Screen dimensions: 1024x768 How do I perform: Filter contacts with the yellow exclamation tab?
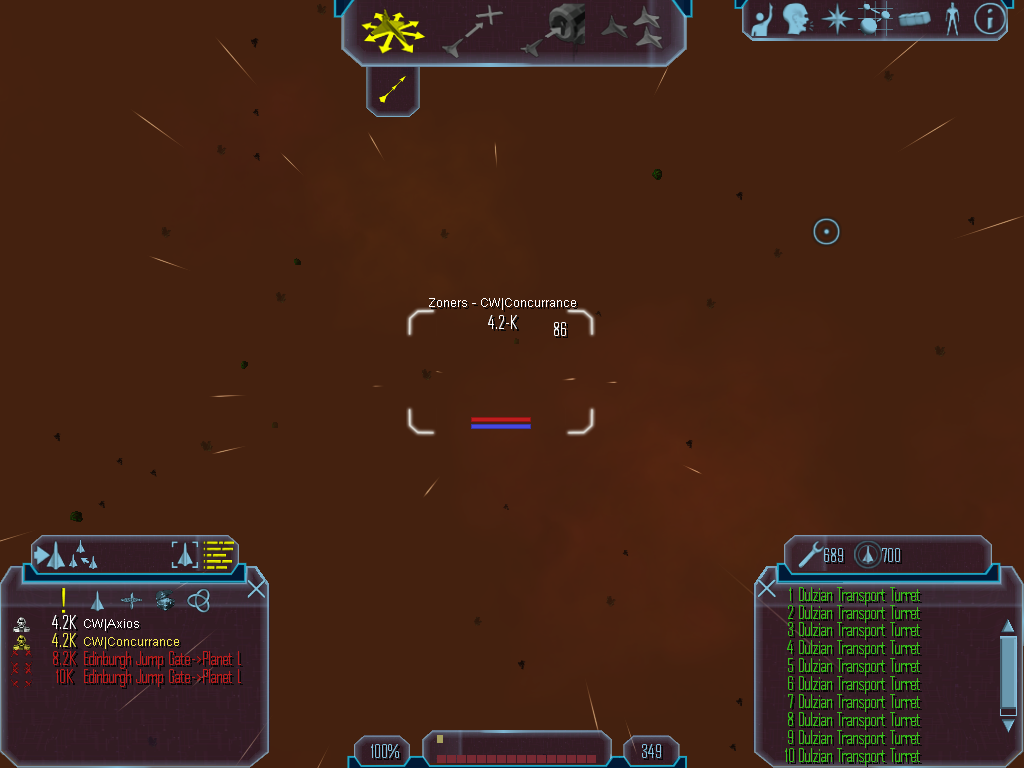(x=63, y=600)
